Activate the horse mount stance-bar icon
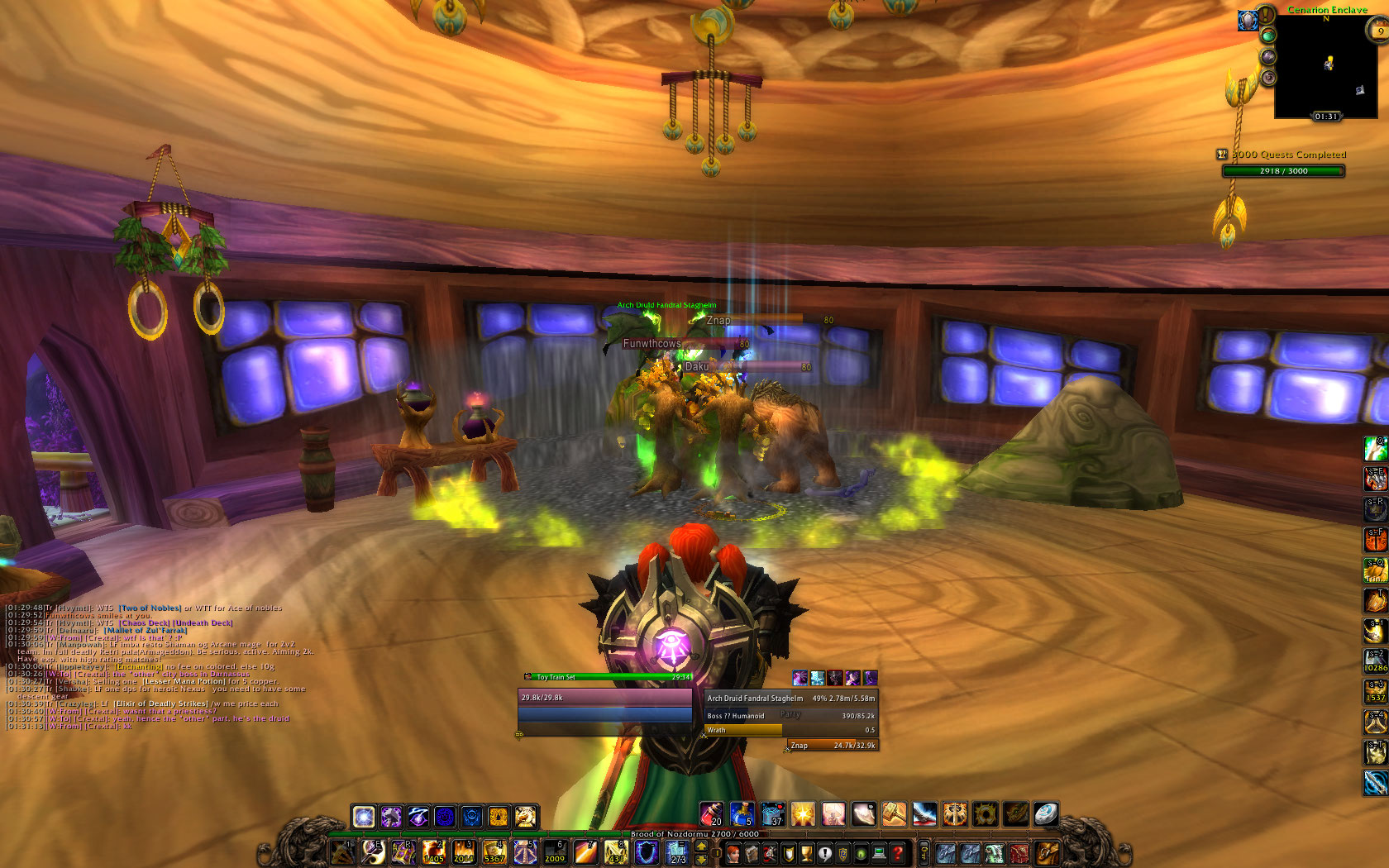1389x868 pixels. pos(525,817)
